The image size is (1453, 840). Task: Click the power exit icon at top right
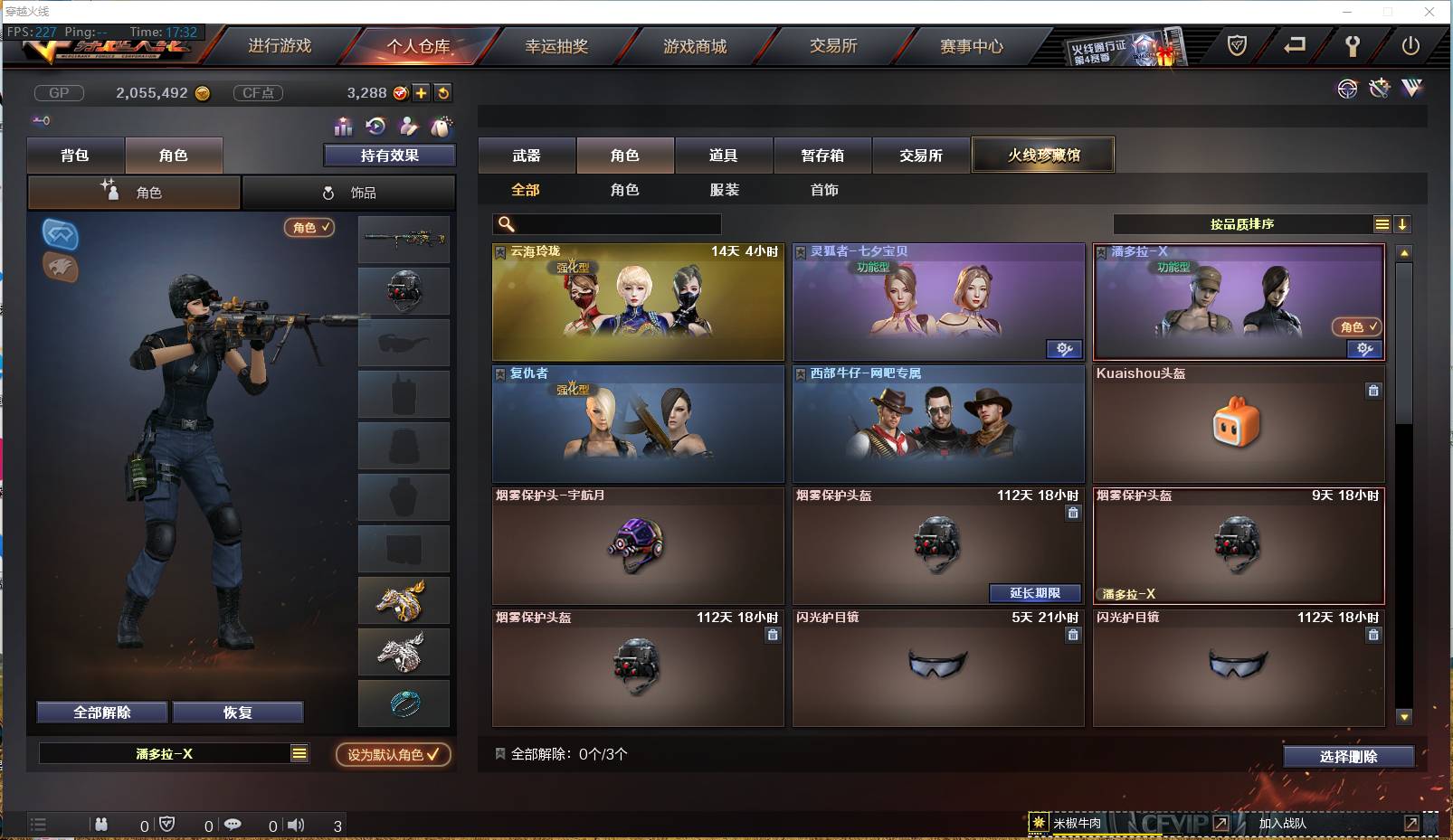point(1410,46)
